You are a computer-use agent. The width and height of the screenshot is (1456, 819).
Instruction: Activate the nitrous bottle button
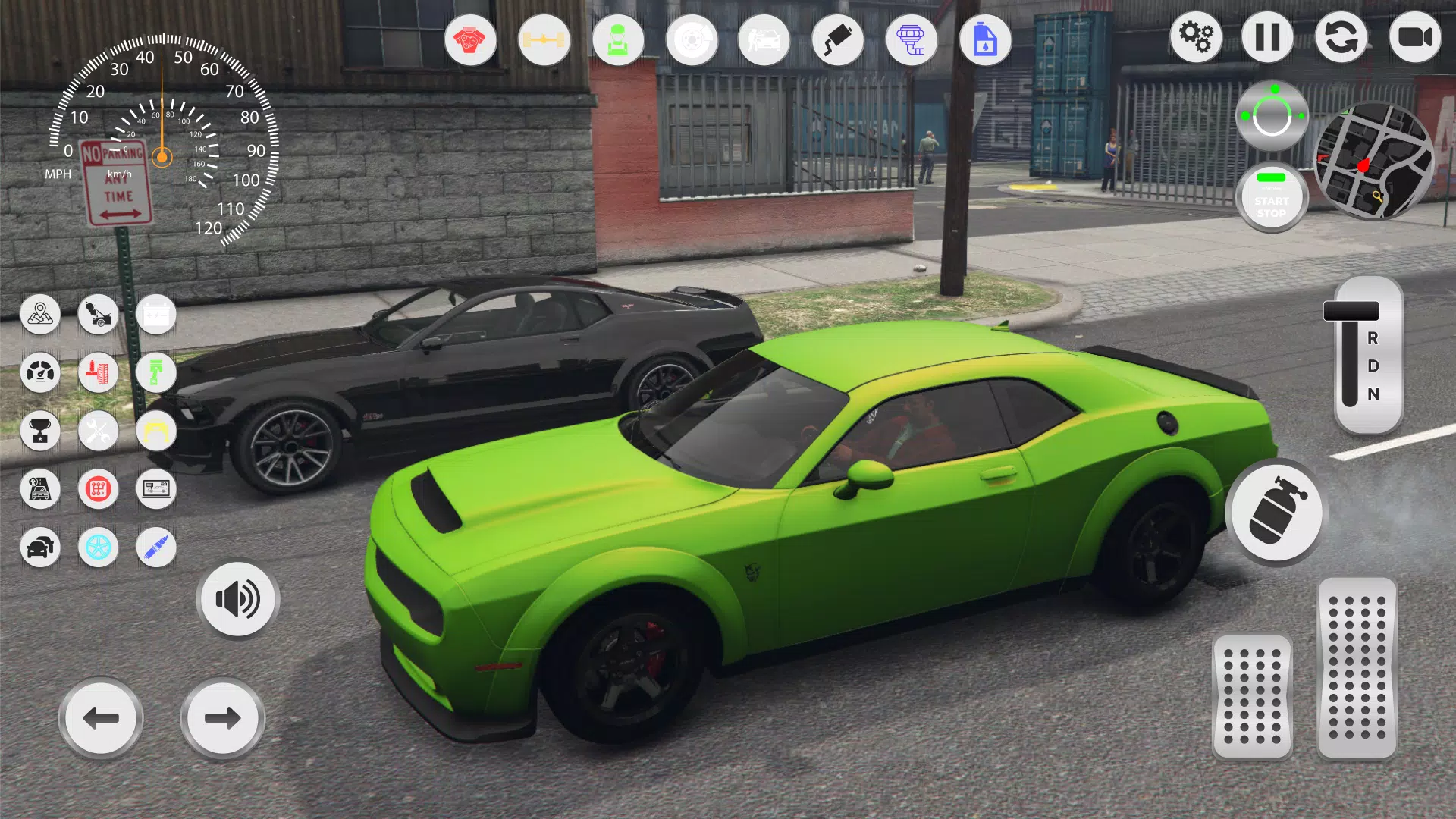point(1276,514)
